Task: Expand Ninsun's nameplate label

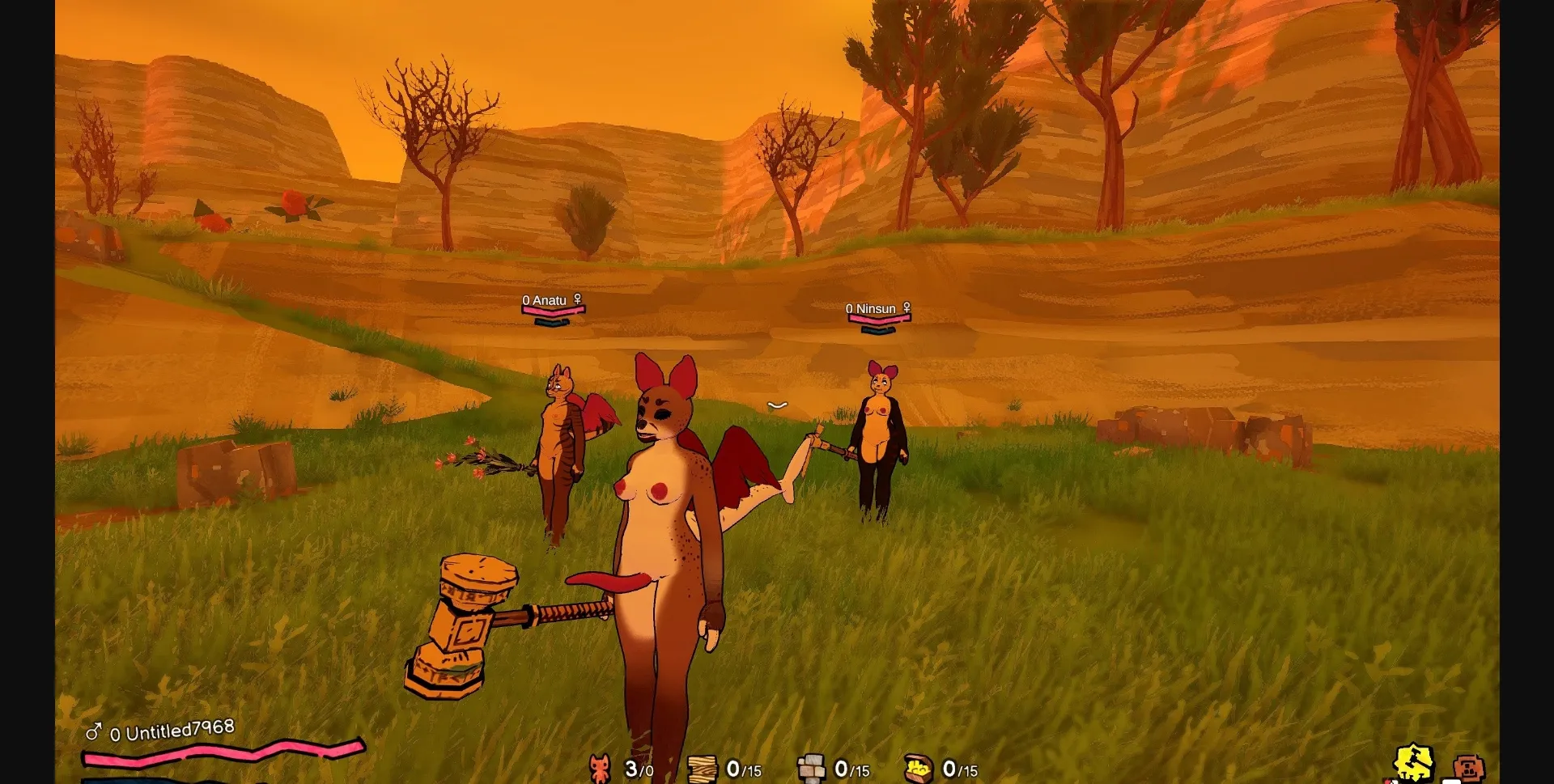Action: click(878, 308)
